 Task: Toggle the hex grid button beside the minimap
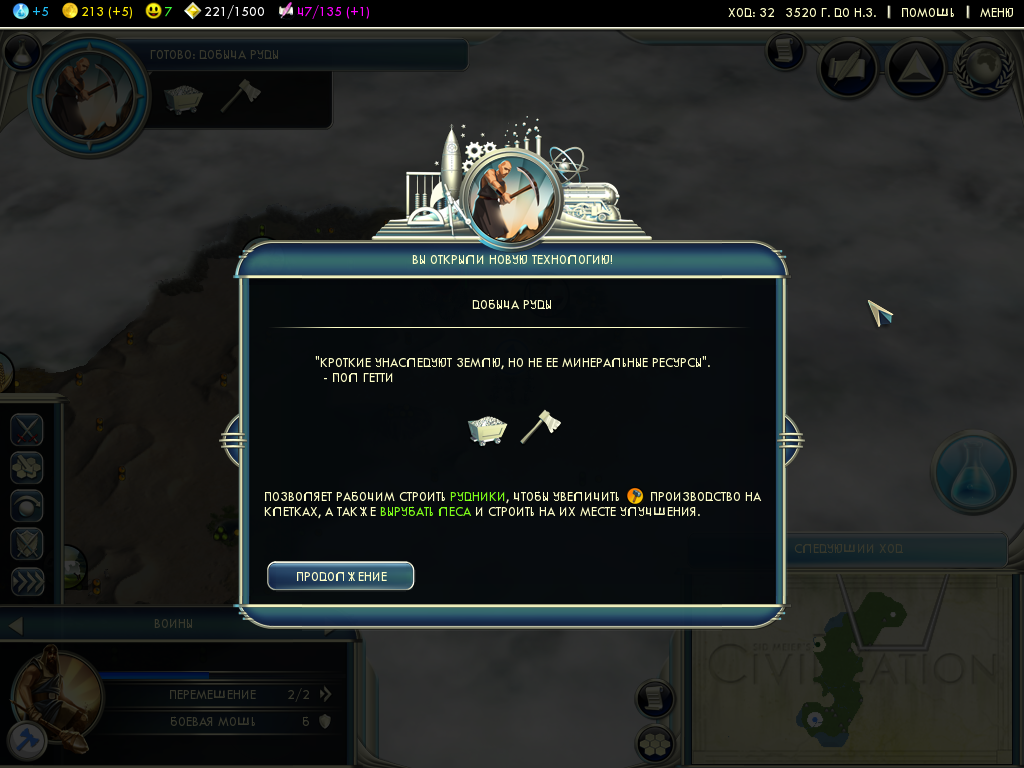[x=654, y=744]
